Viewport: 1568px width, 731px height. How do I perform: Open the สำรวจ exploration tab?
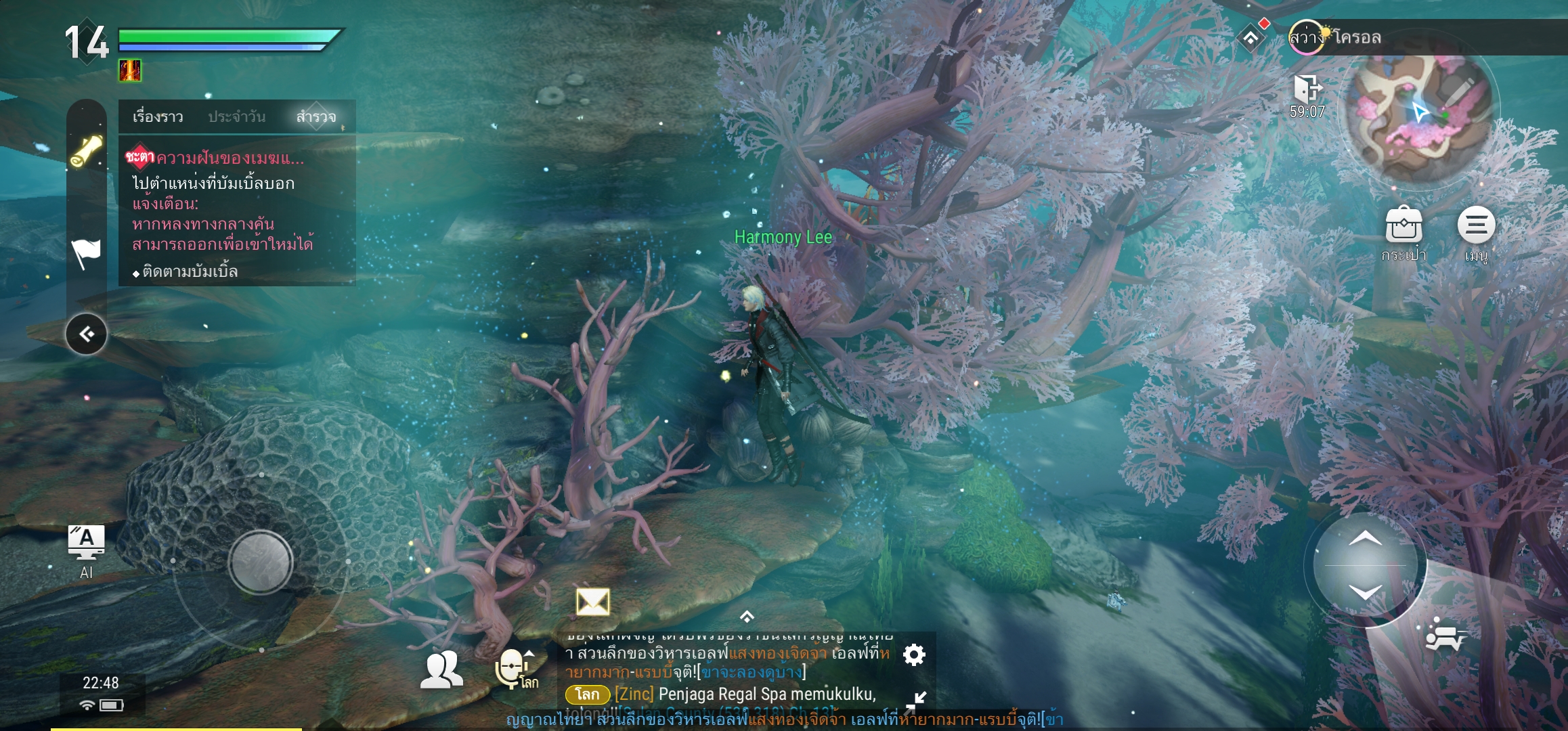click(x=315, y=117)
